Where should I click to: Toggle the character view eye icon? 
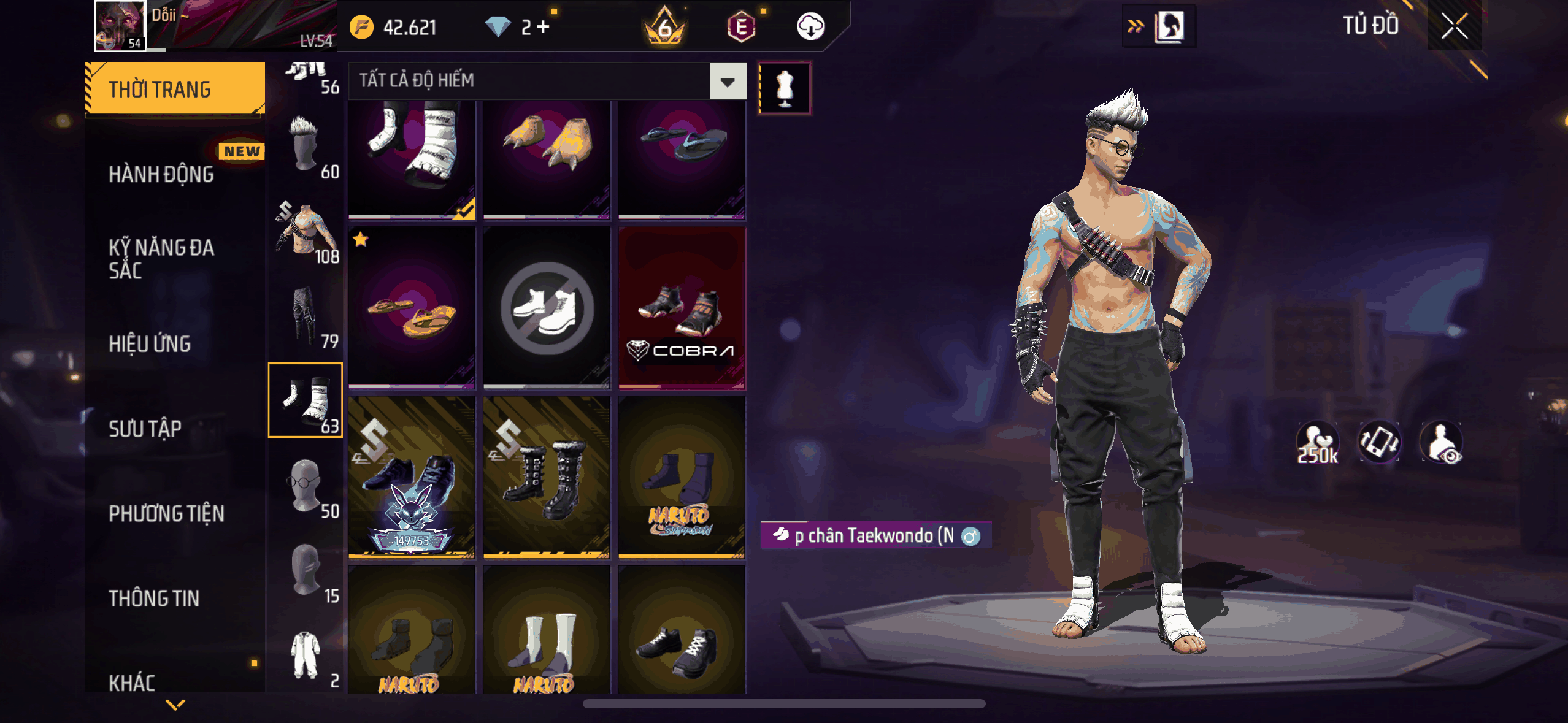(1442, 442)
